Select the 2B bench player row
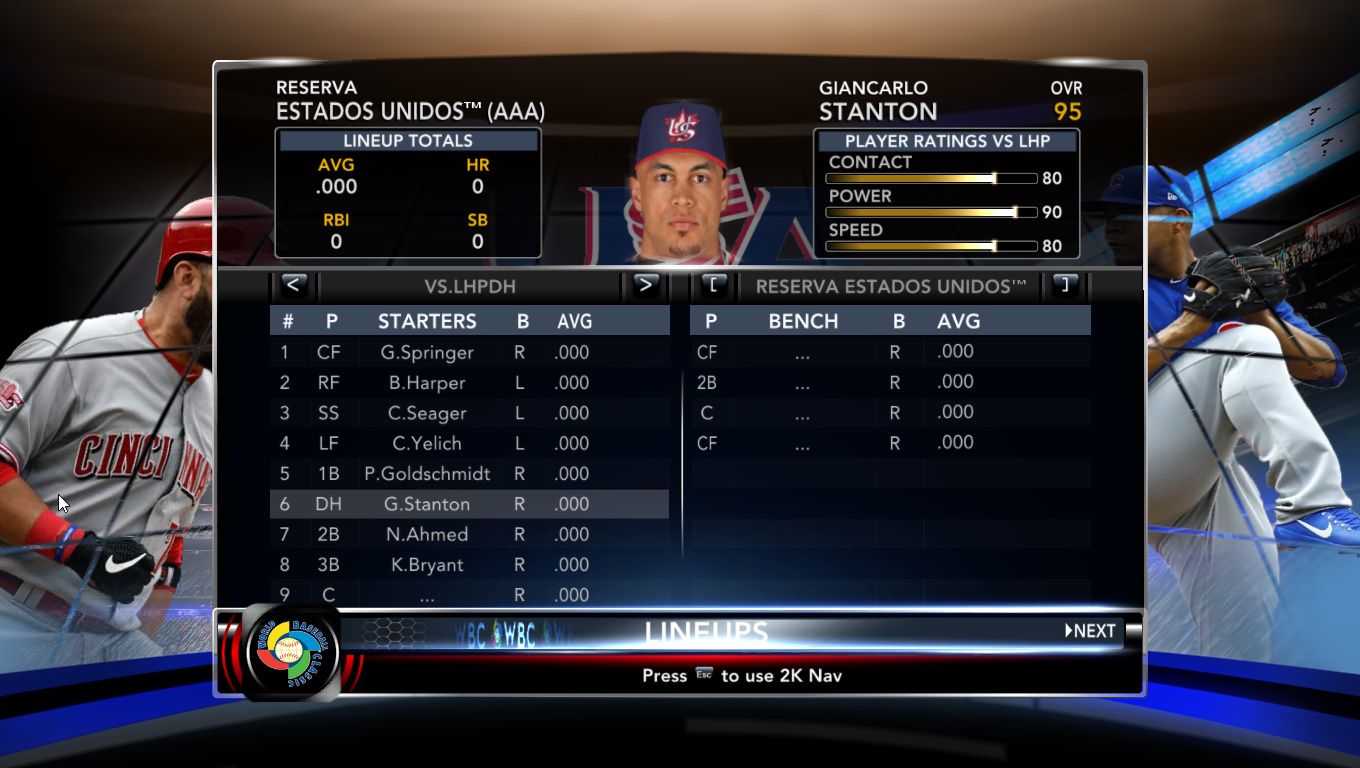 click(x=803, y=382)
